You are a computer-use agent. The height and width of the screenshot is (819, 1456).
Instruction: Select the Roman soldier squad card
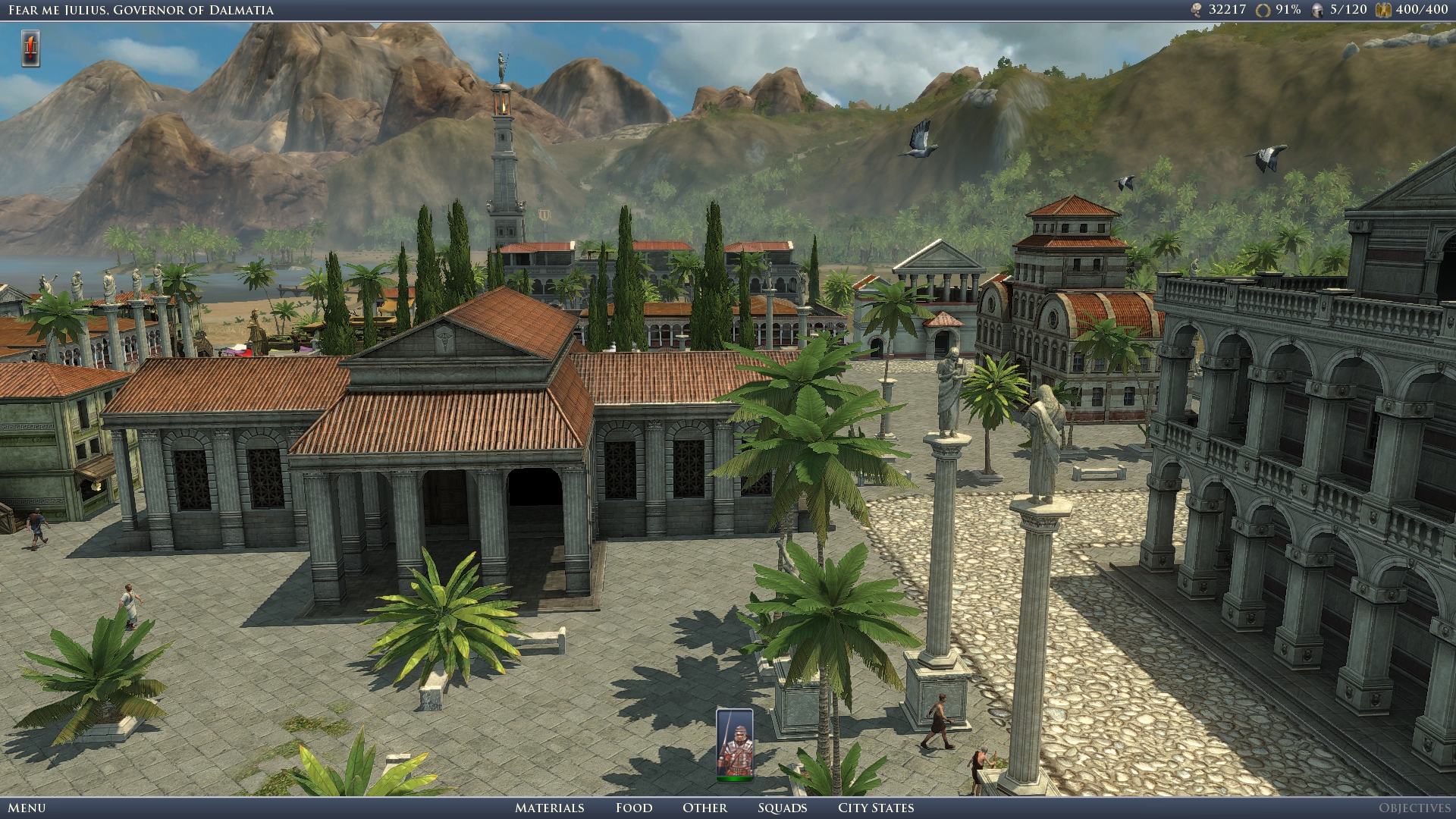click(x=734, y=745)
